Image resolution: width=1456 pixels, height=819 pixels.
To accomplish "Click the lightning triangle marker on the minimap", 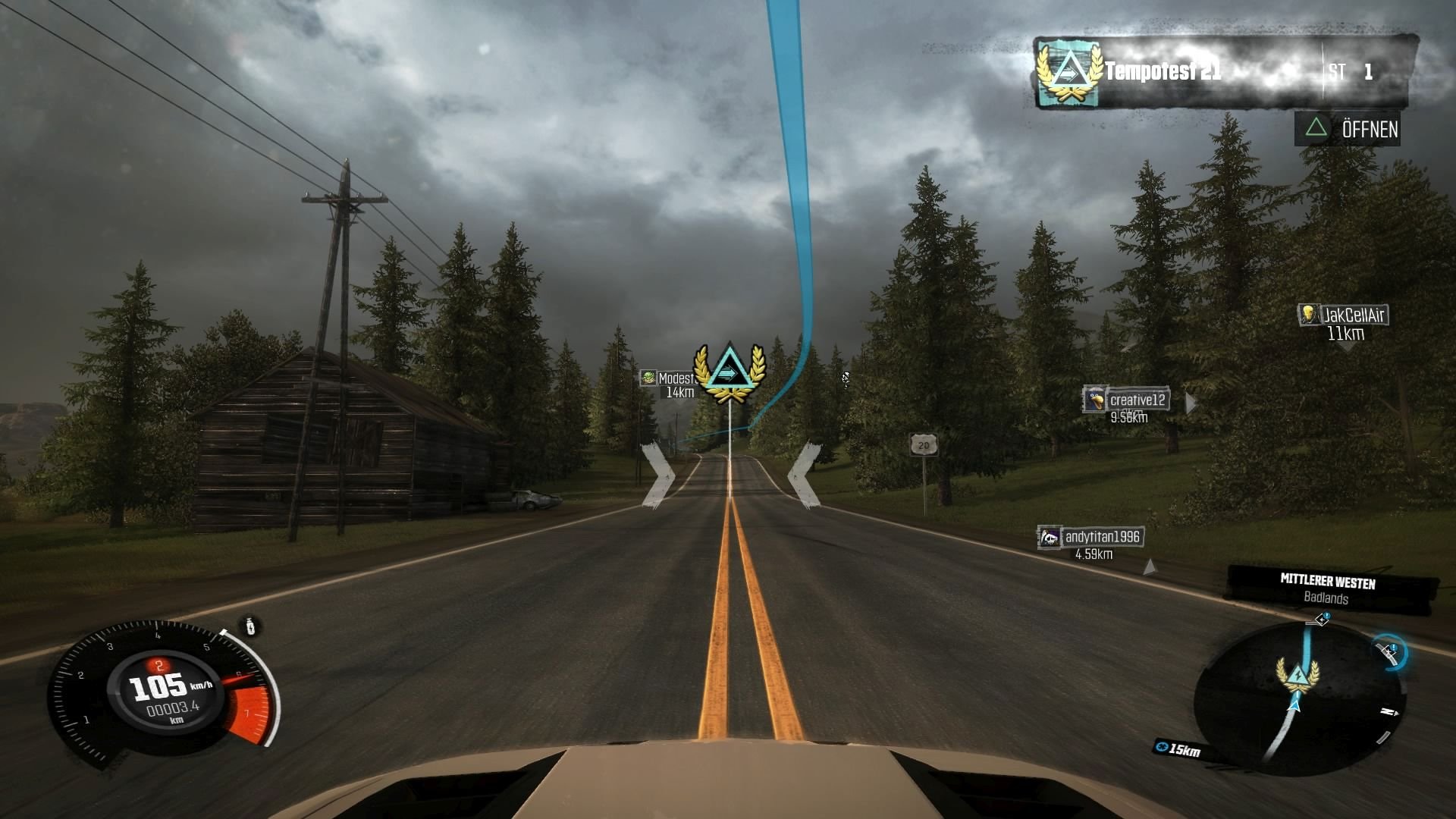I will [1298, 673].
